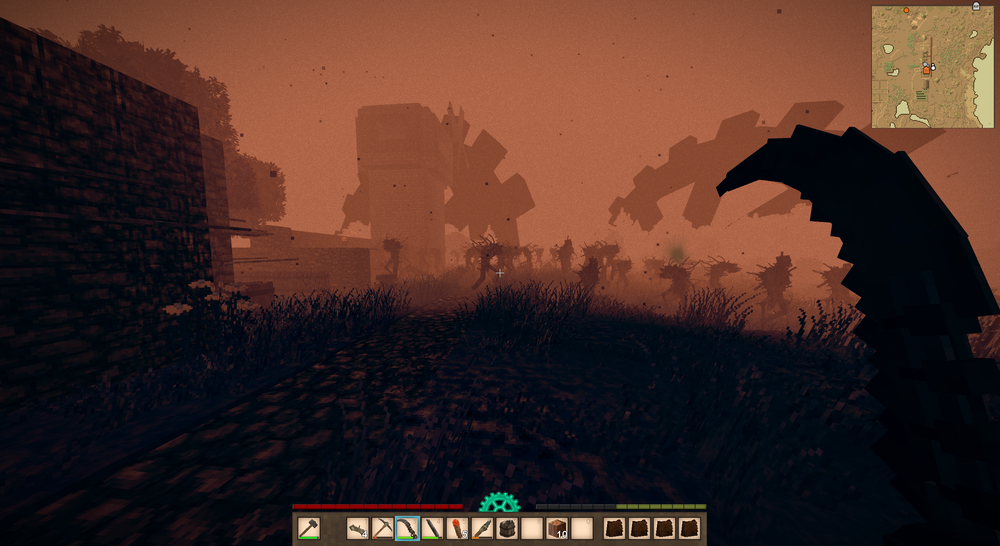Click the orange dot marker on the minimap

(x=907, y=10)
